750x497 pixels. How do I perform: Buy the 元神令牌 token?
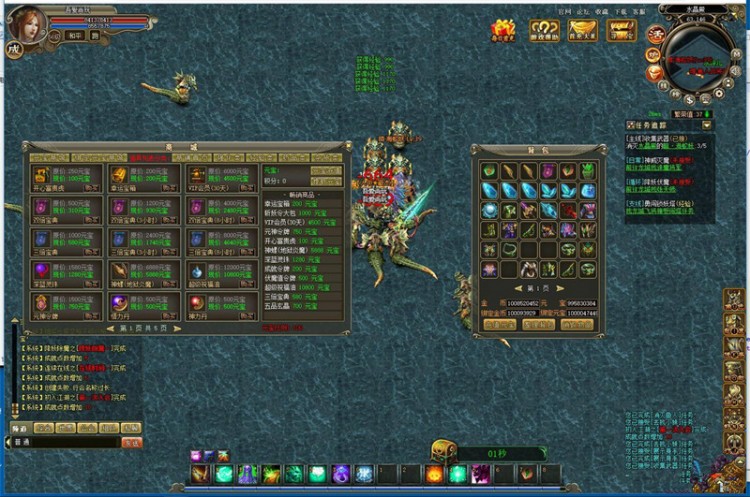(x=91, y=316)
